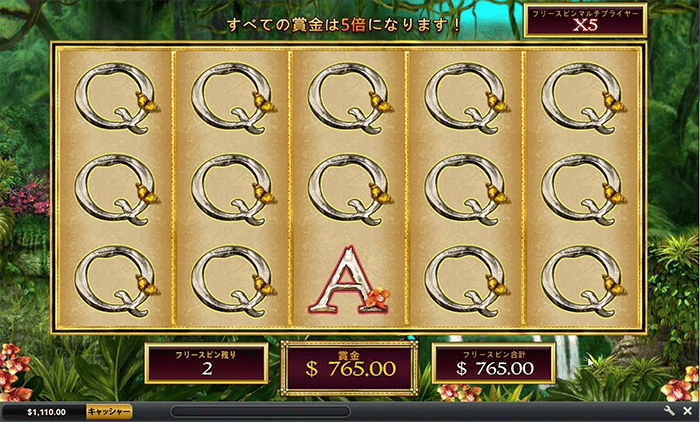The image size is (700, 422).
Task: Open the キャッシャー cashier button
Action: [x=109, y=411]
